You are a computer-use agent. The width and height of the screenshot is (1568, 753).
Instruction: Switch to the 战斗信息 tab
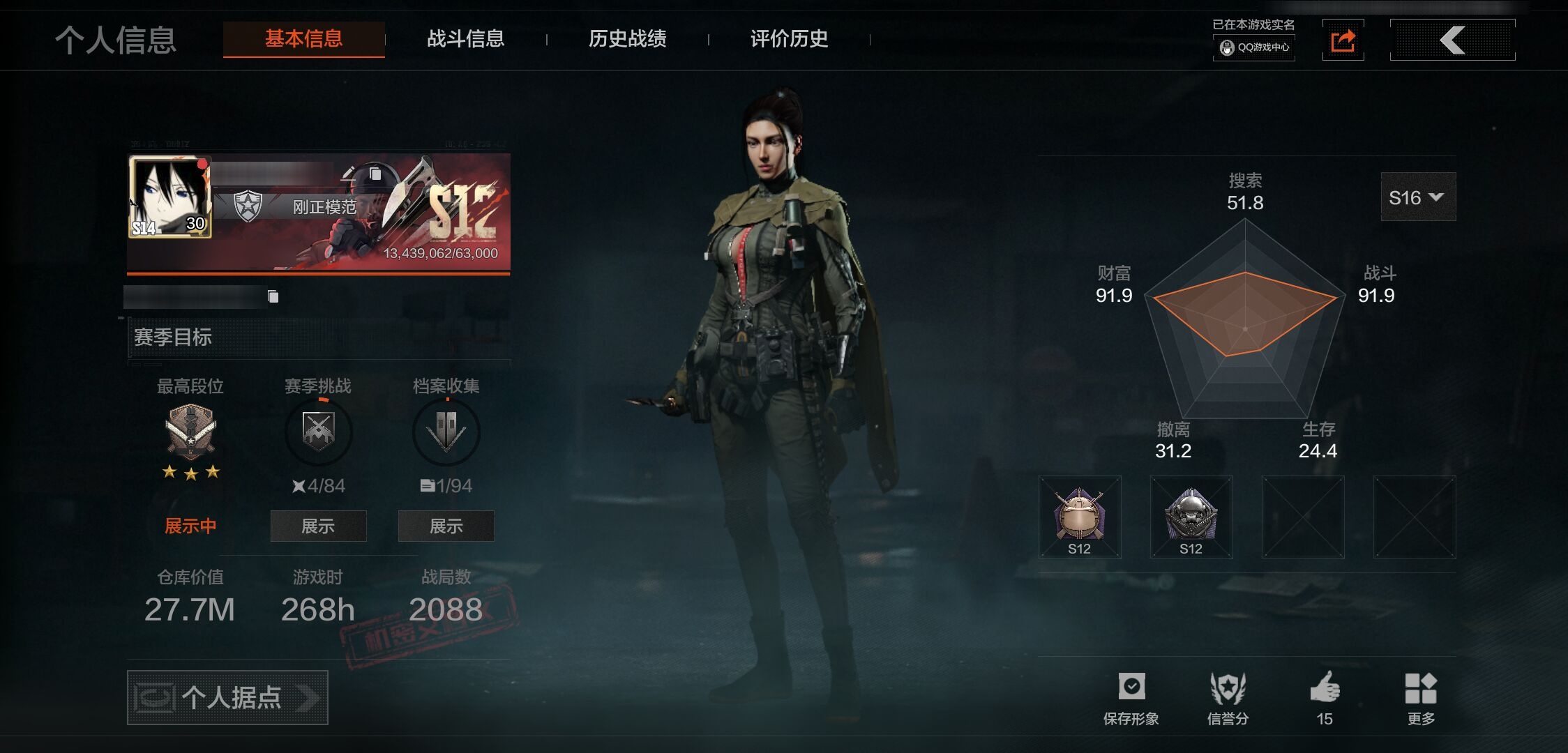[465, 39]
